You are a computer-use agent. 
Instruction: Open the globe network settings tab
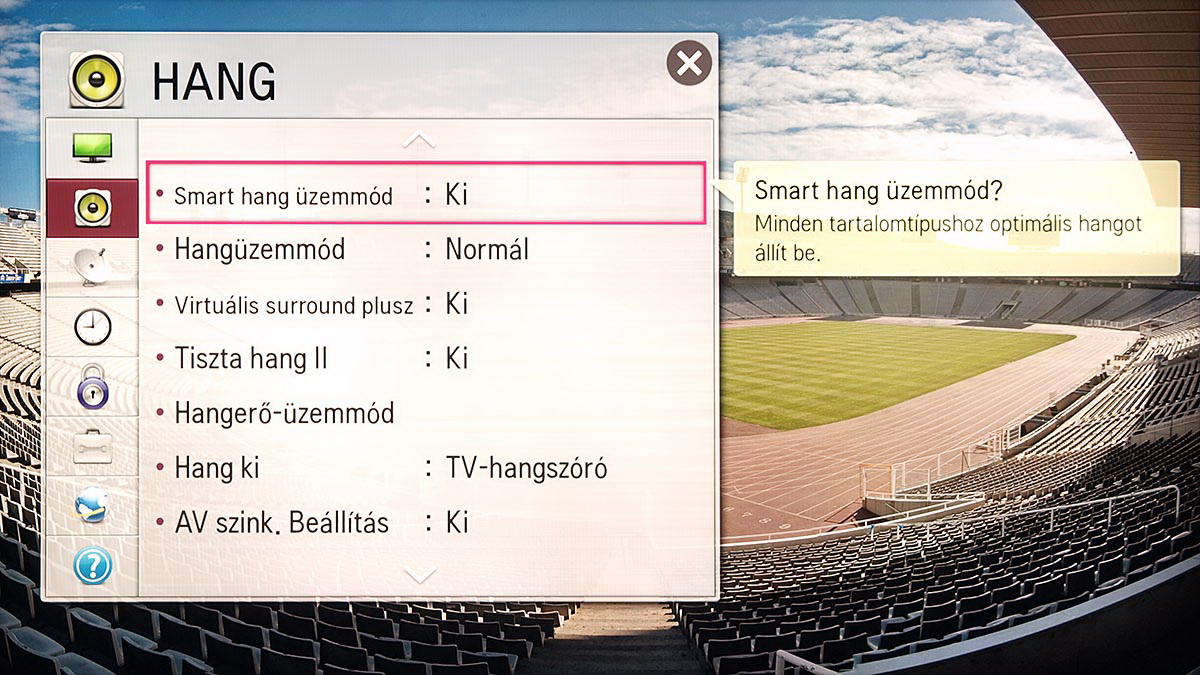pos(92,507)
